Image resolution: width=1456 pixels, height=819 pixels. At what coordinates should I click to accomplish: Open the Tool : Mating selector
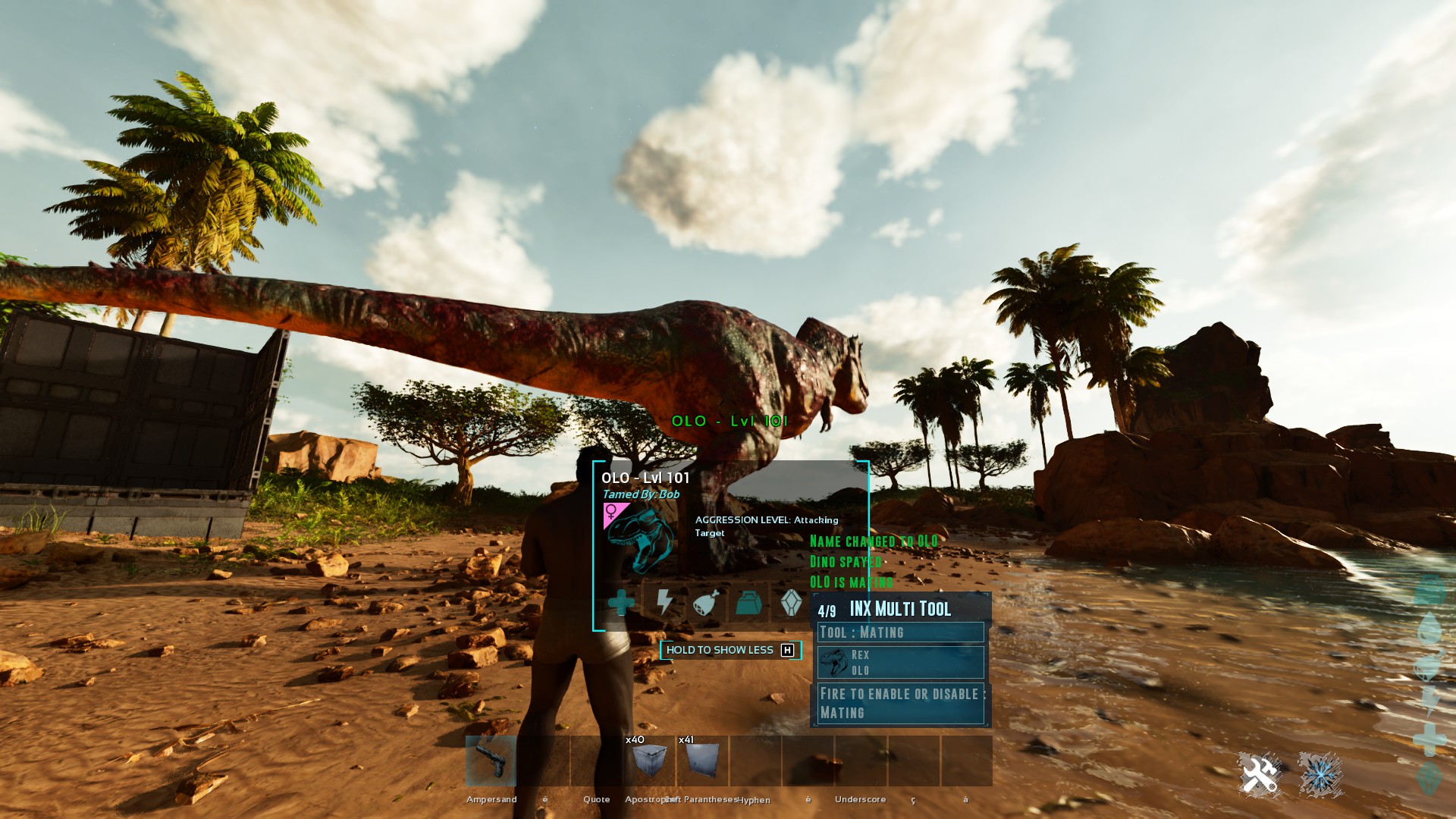coord(901,632)
